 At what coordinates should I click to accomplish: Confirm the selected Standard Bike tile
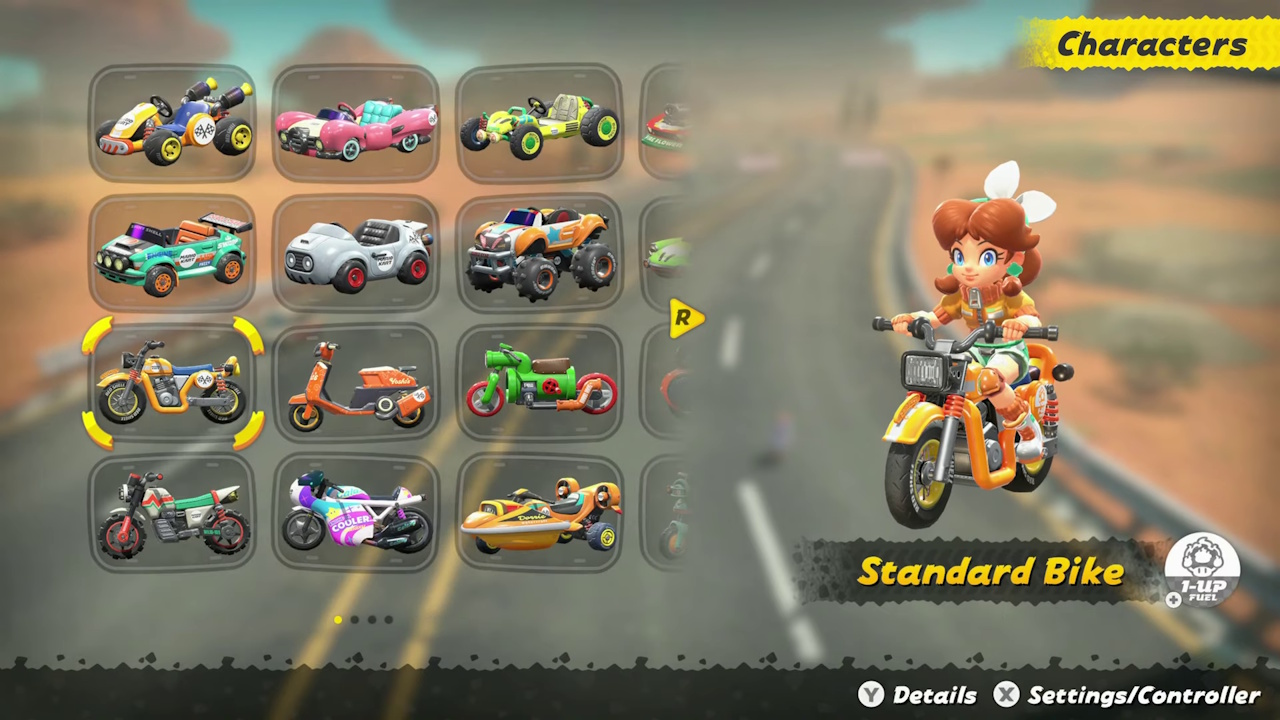pos(172,383)
